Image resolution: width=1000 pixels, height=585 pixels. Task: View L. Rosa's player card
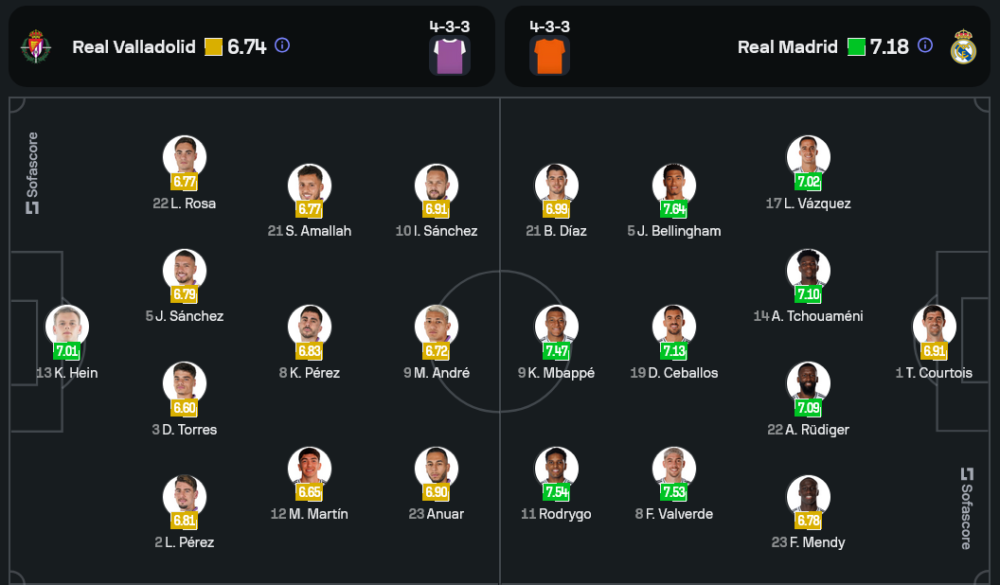185,157
